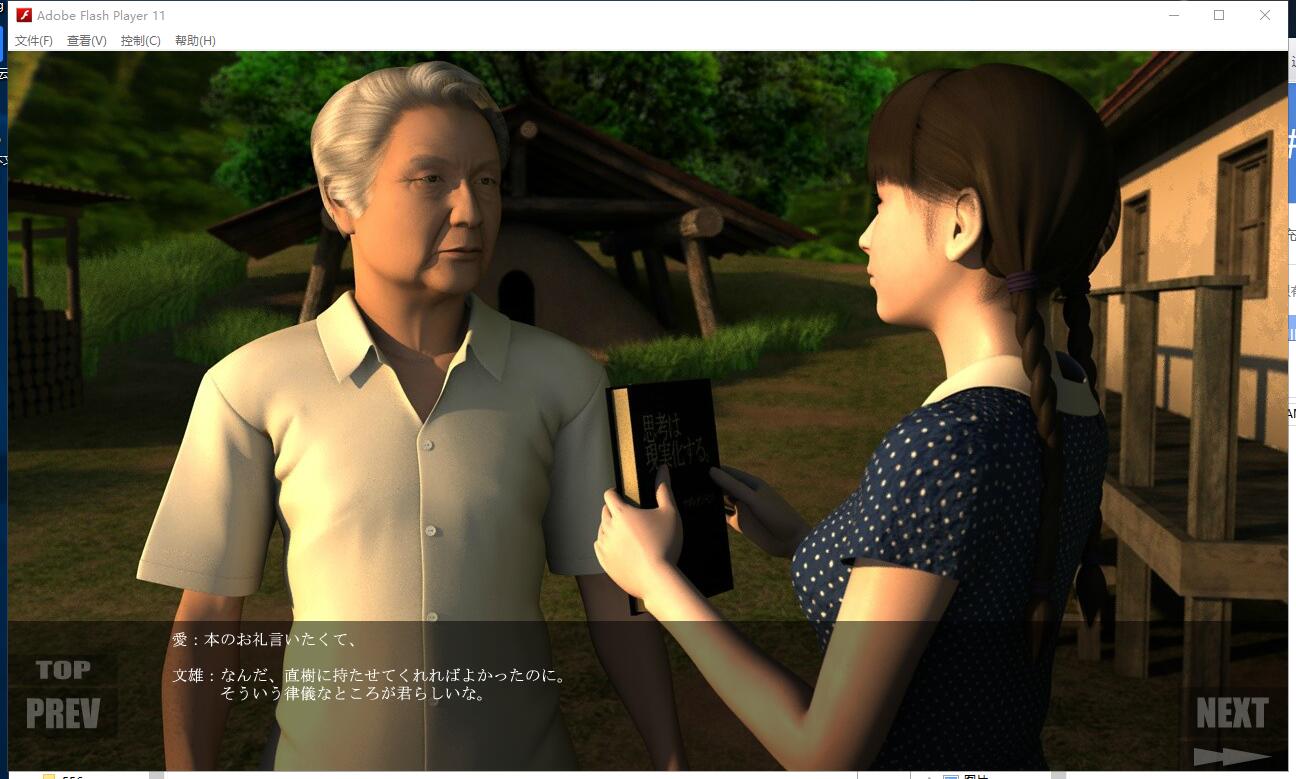Open the 查看(V) menu
This screenshot has height=779, width=1296.
[x=87, y=41]
